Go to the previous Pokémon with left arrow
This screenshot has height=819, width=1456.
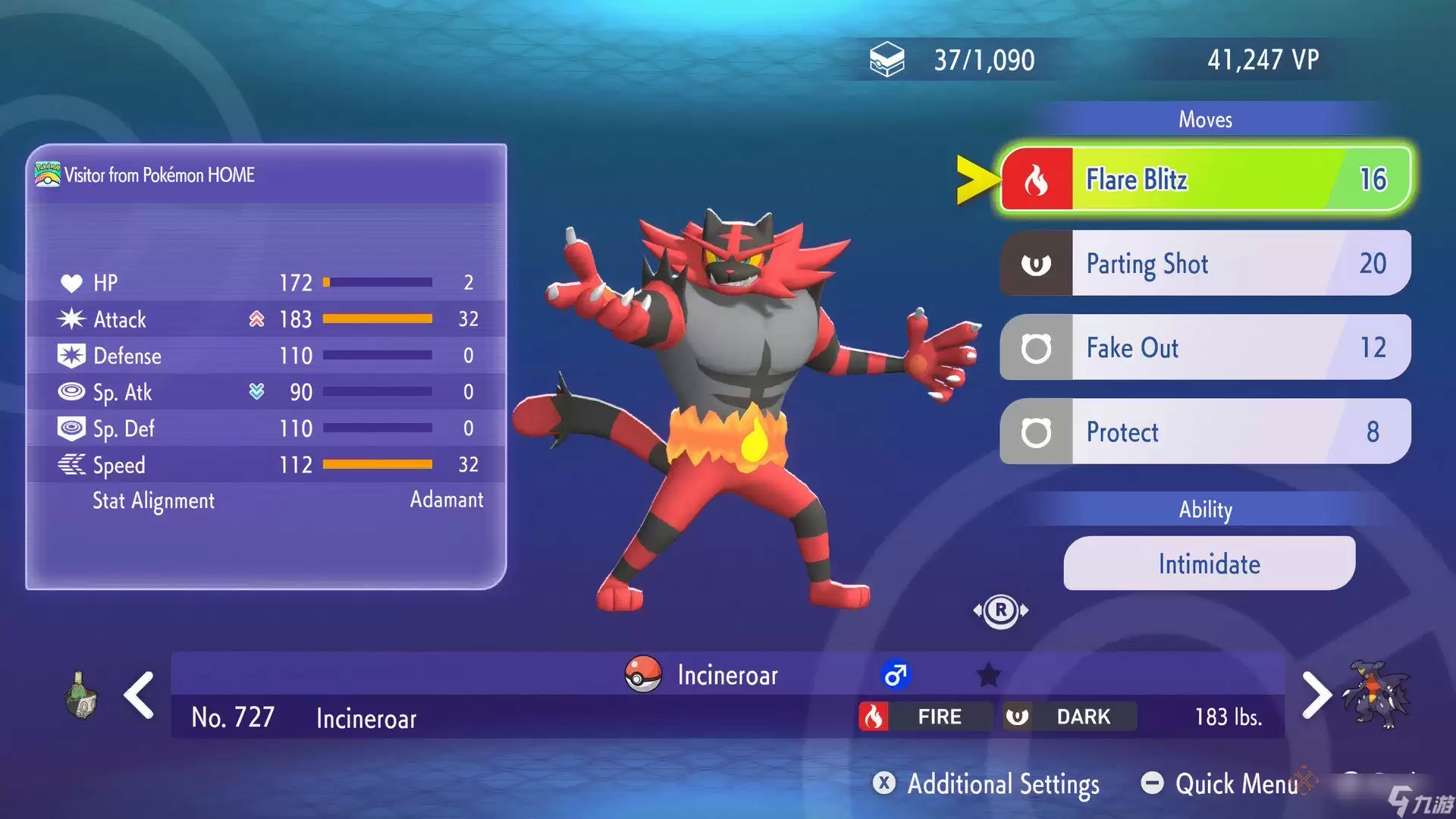tap(140, 695)
